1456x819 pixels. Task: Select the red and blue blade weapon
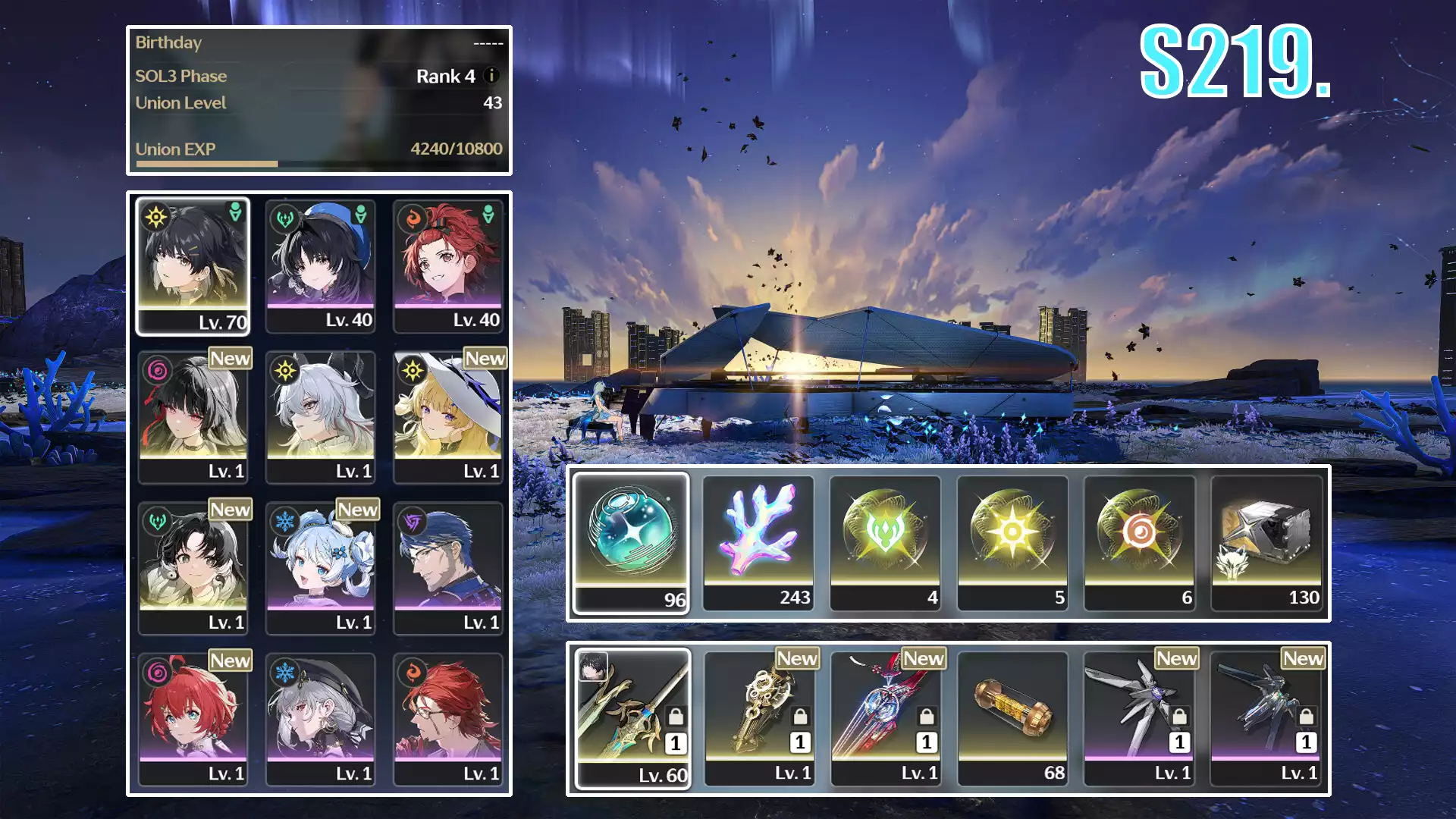[886, 718]
